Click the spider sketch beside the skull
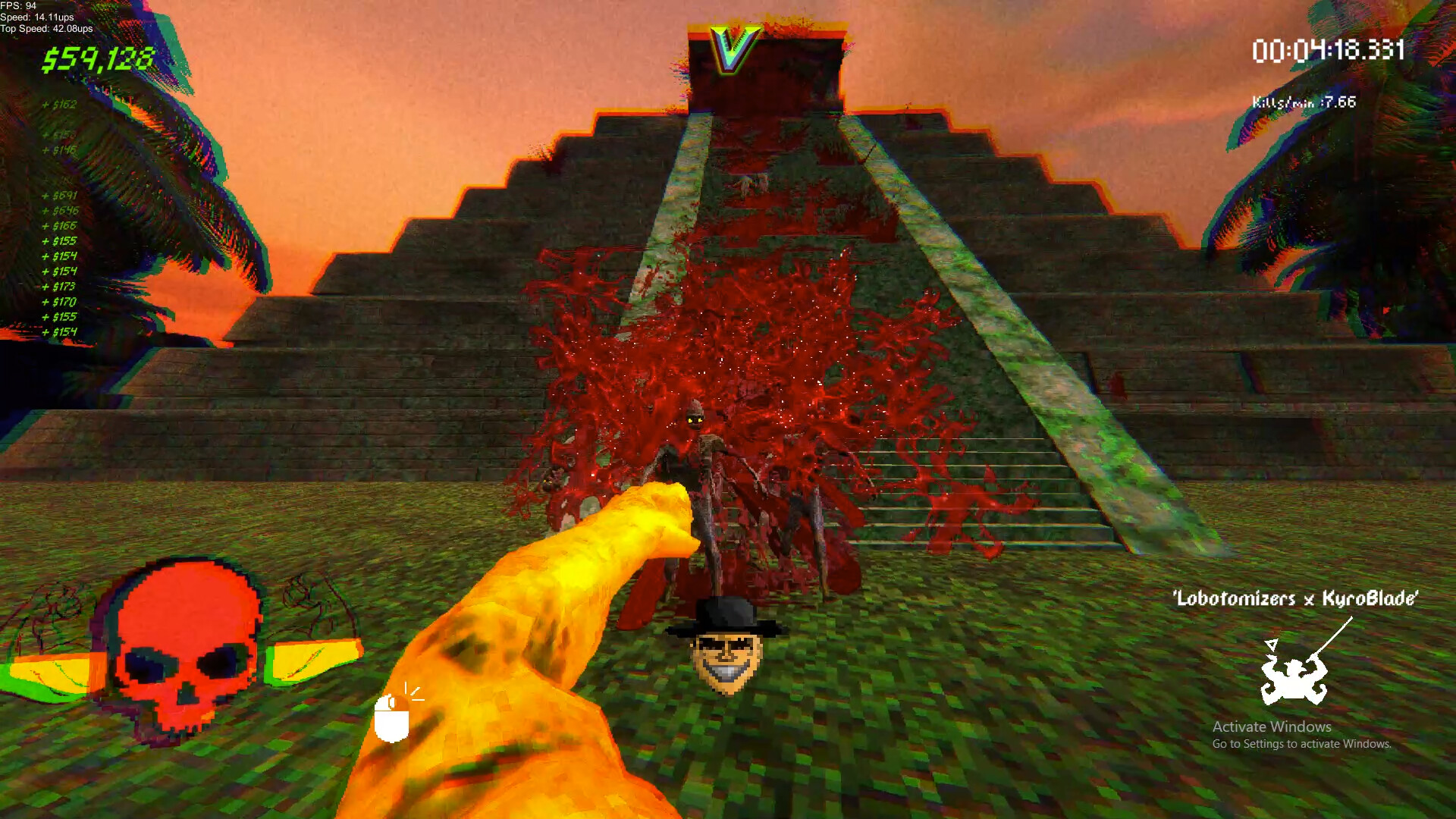The image size is (1456, 819). [x=311, y=599]
